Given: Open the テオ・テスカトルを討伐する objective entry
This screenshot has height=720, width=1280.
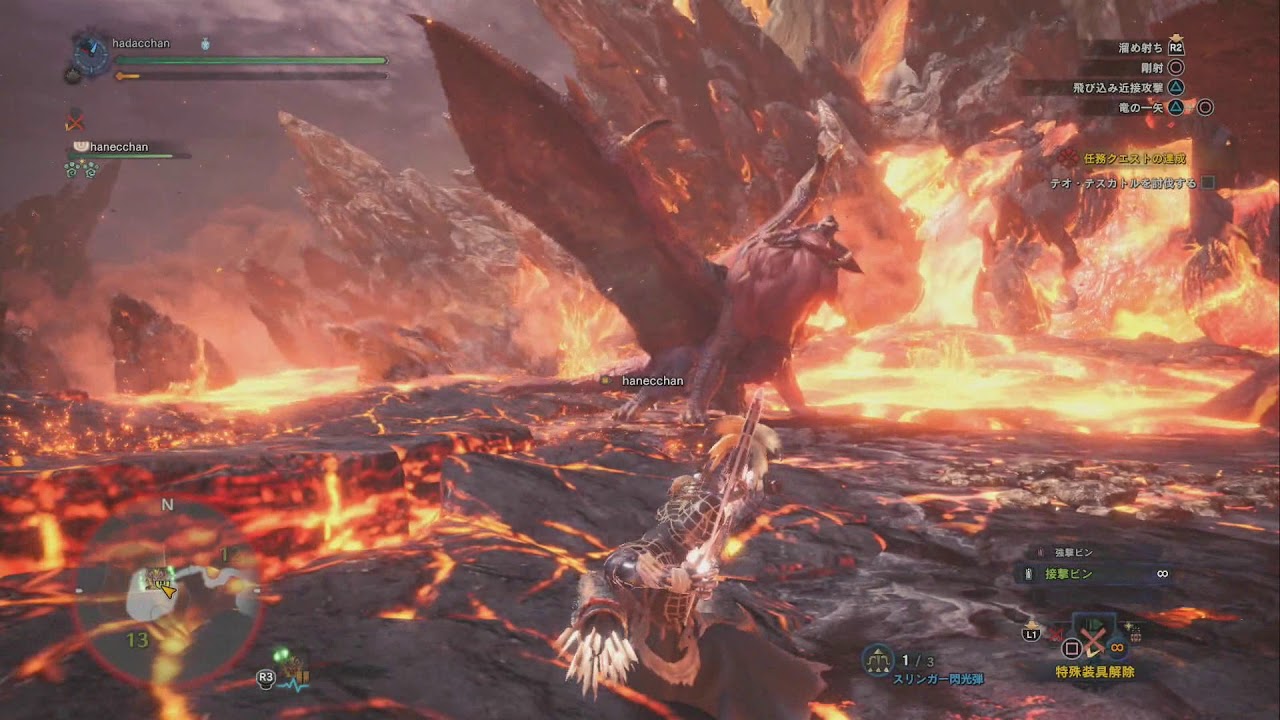Looking at the screenshot, I should (1122, 182).
